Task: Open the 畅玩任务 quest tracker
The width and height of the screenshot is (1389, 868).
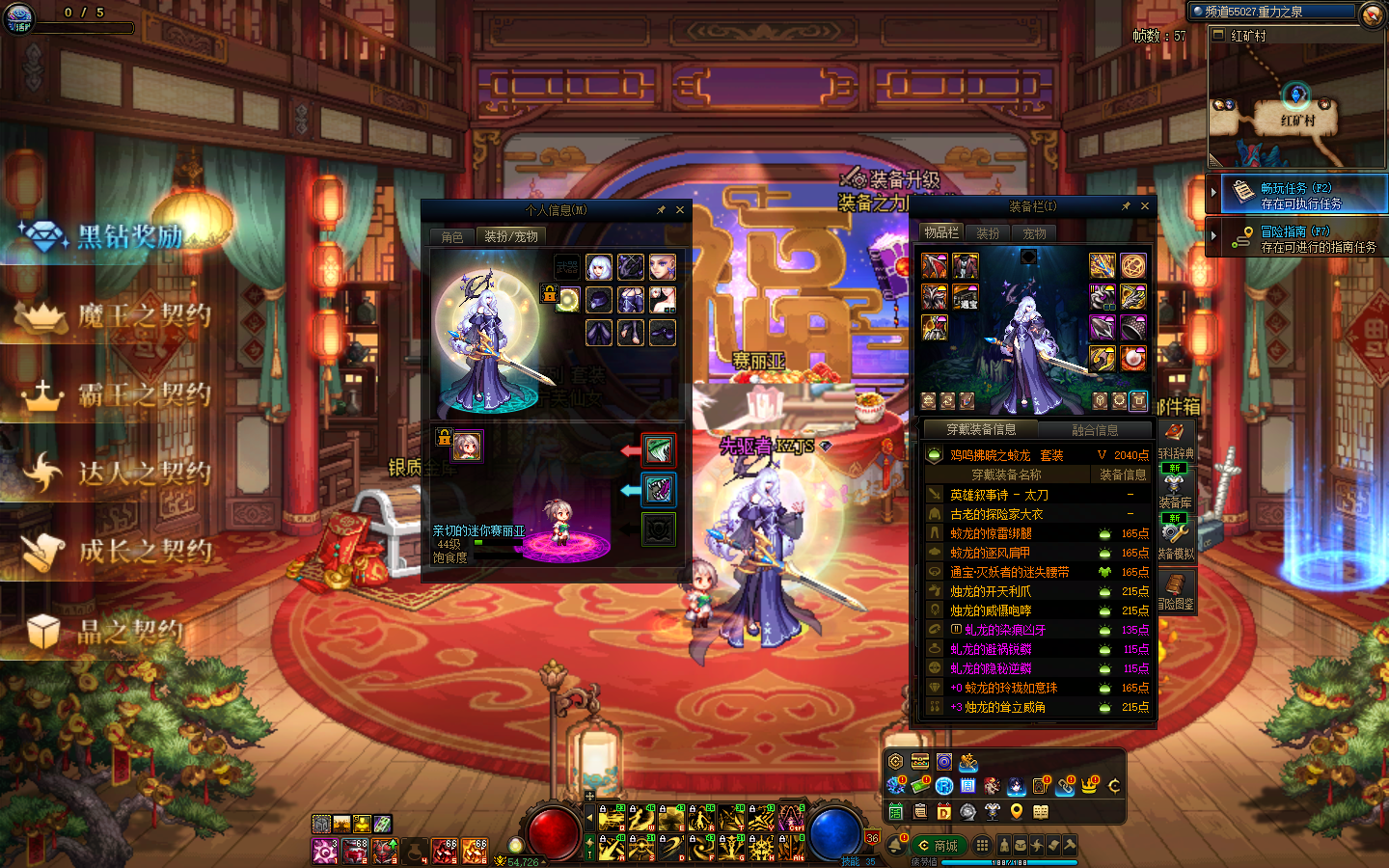Action: click(1300, 196)
